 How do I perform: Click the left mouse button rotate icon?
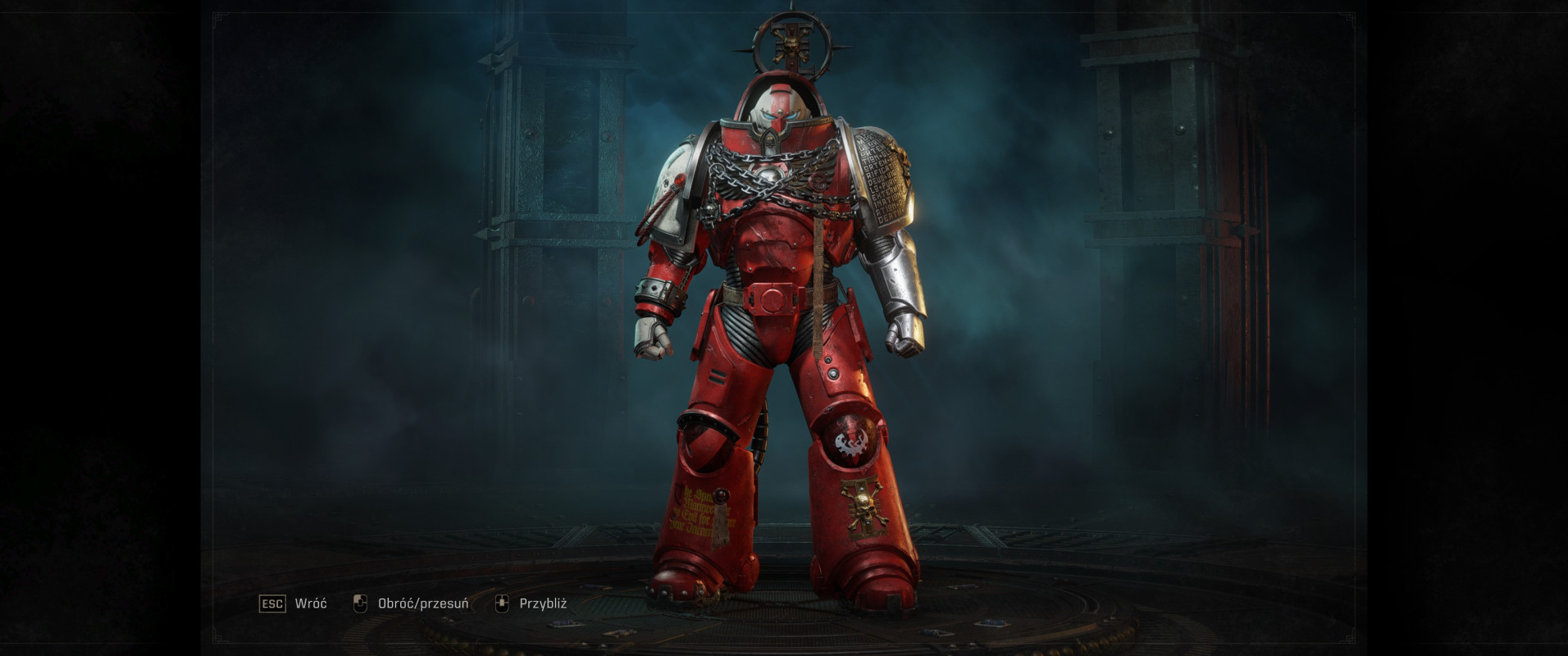[x=361, y=603]
